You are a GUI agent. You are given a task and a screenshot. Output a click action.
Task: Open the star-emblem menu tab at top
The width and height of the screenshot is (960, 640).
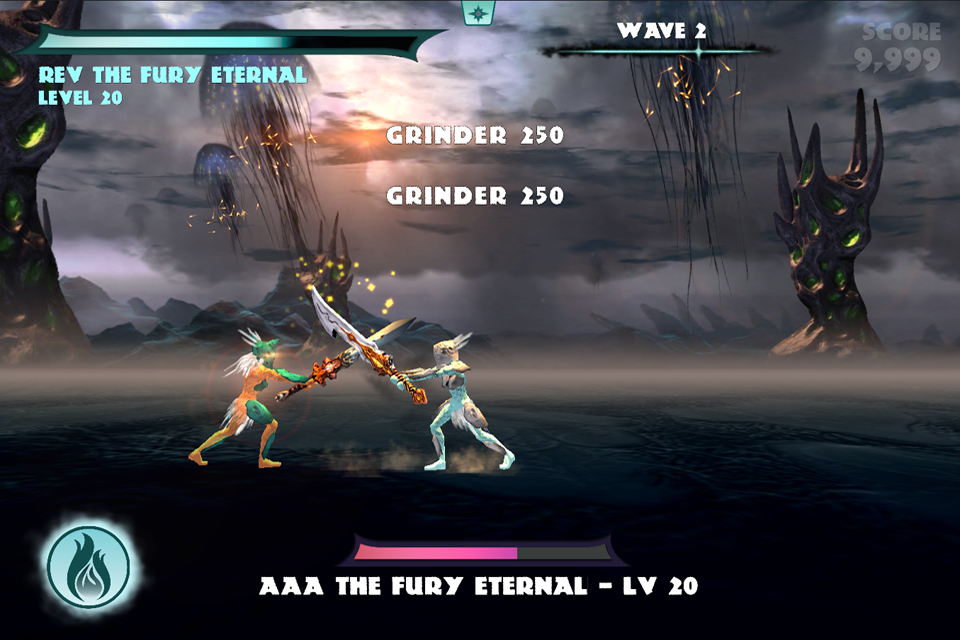click(x=476, y=12)
